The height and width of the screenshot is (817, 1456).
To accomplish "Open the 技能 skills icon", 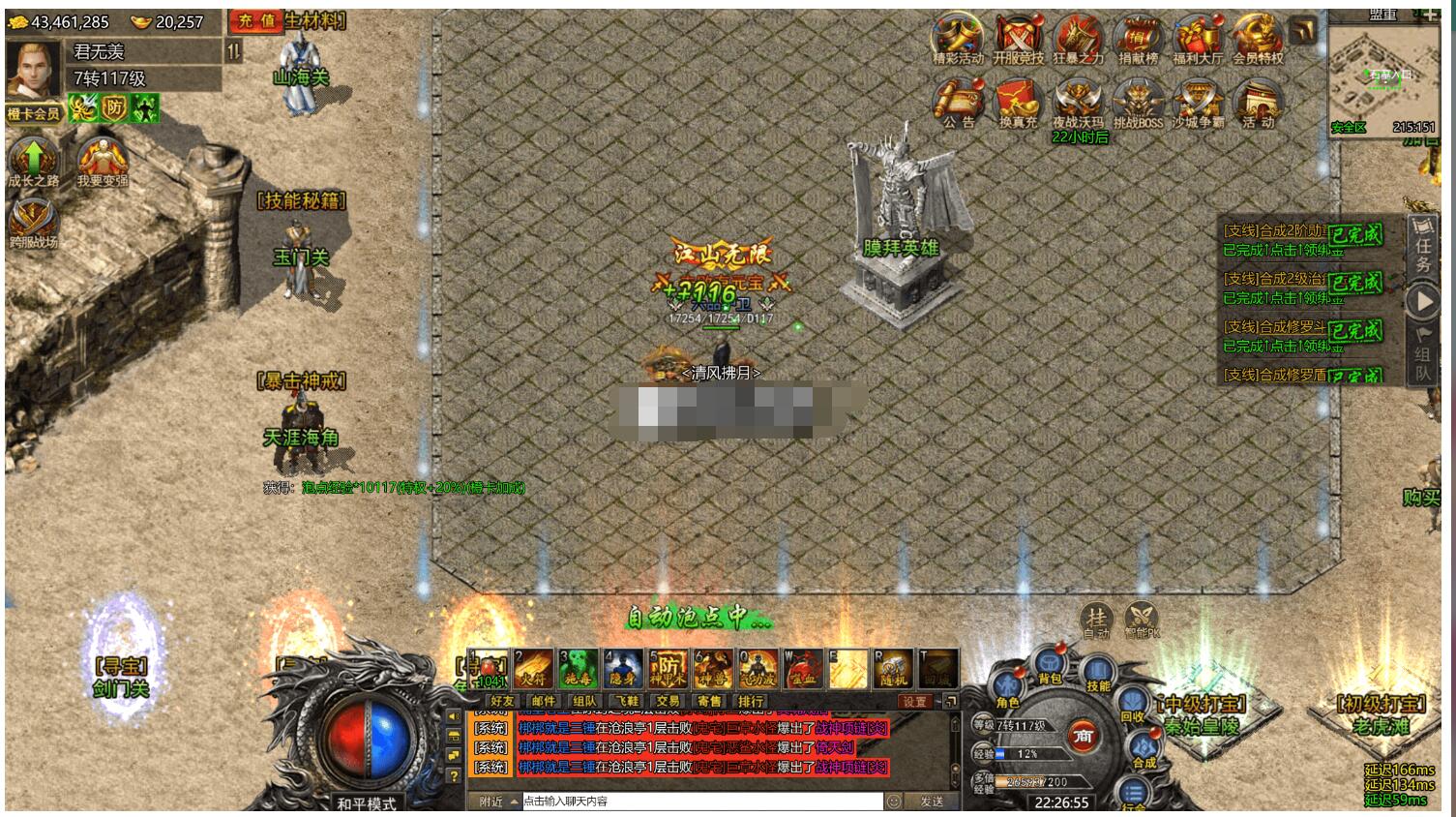I will [x=1098, y=674].
